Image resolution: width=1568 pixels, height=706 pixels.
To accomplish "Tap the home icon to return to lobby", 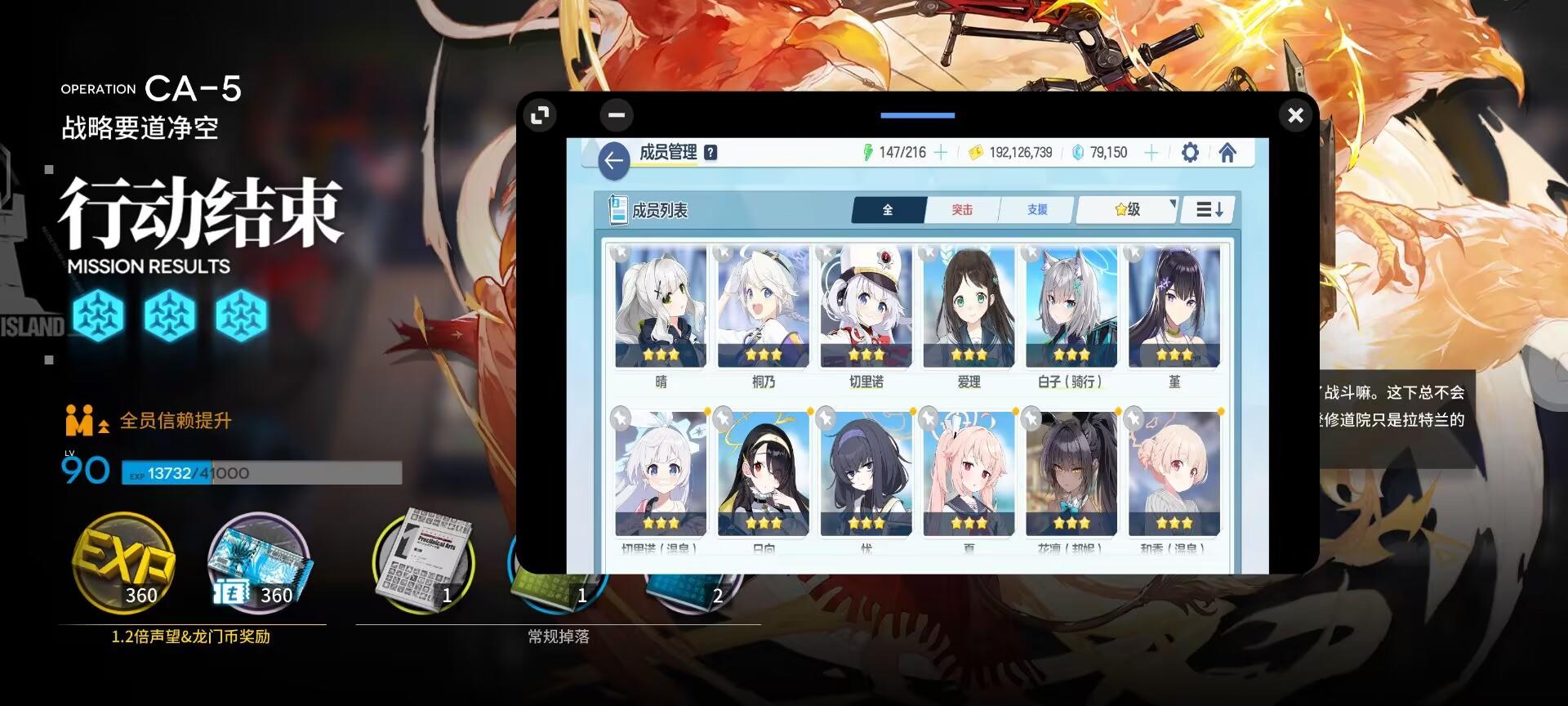I will tap(1228, 152).
